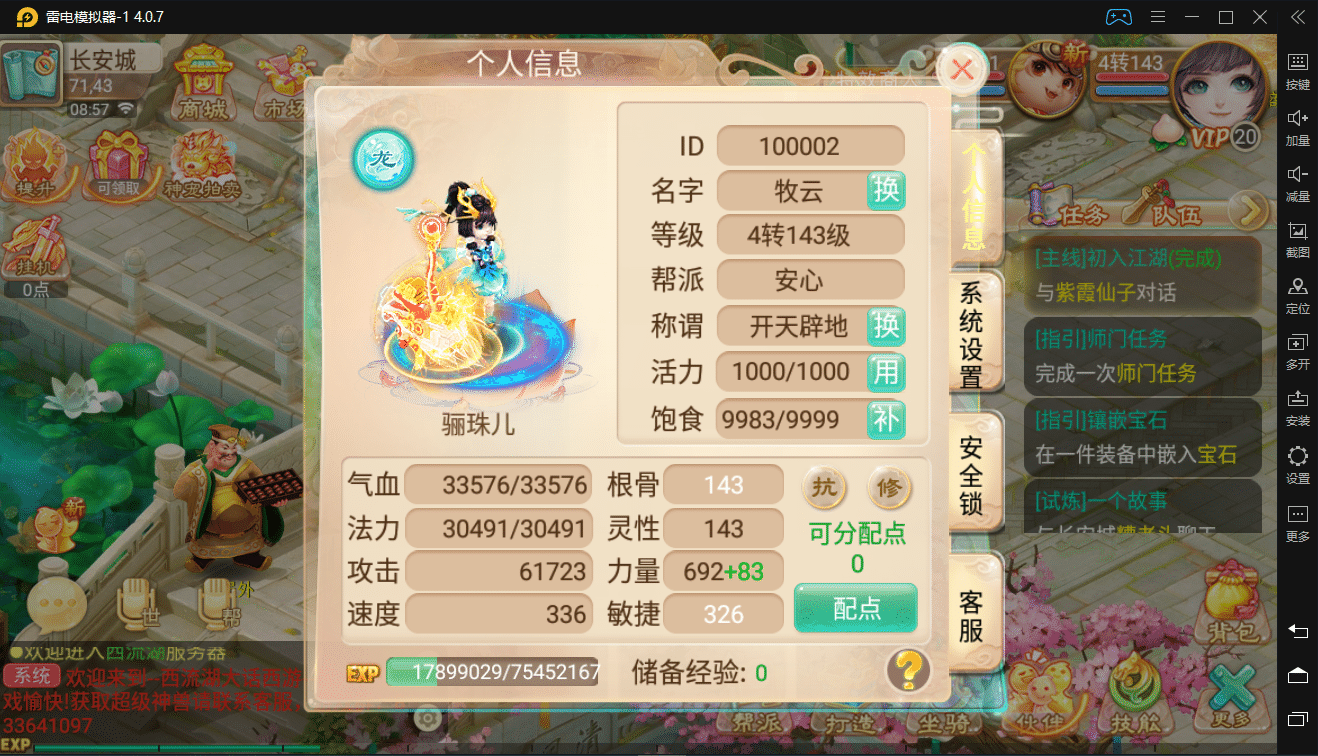Take a screenshot with the emulator 截图 tool
The image size is (1318, 756).
click(1297, 240)
